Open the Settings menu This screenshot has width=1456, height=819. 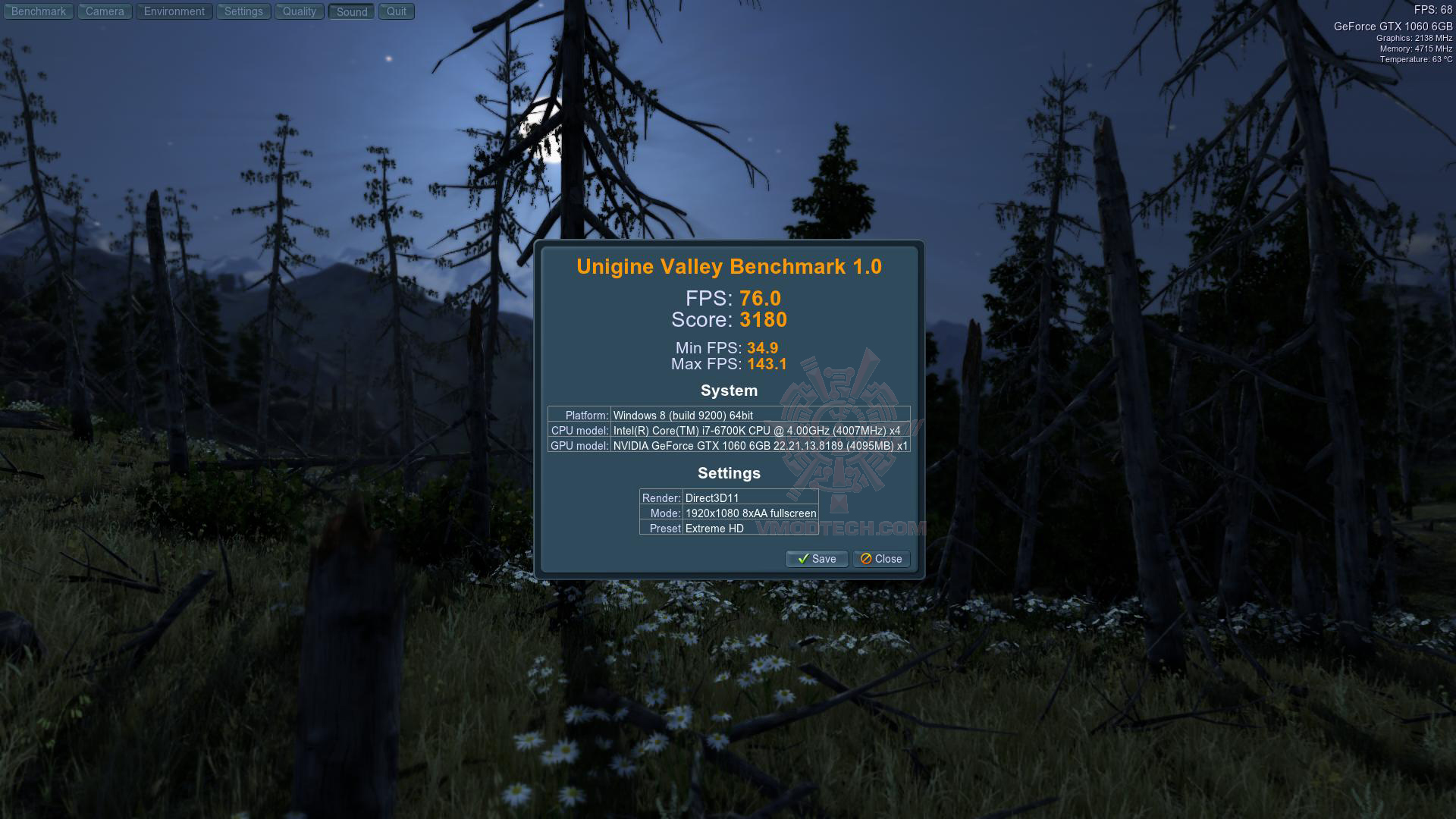tap(243, 11)
